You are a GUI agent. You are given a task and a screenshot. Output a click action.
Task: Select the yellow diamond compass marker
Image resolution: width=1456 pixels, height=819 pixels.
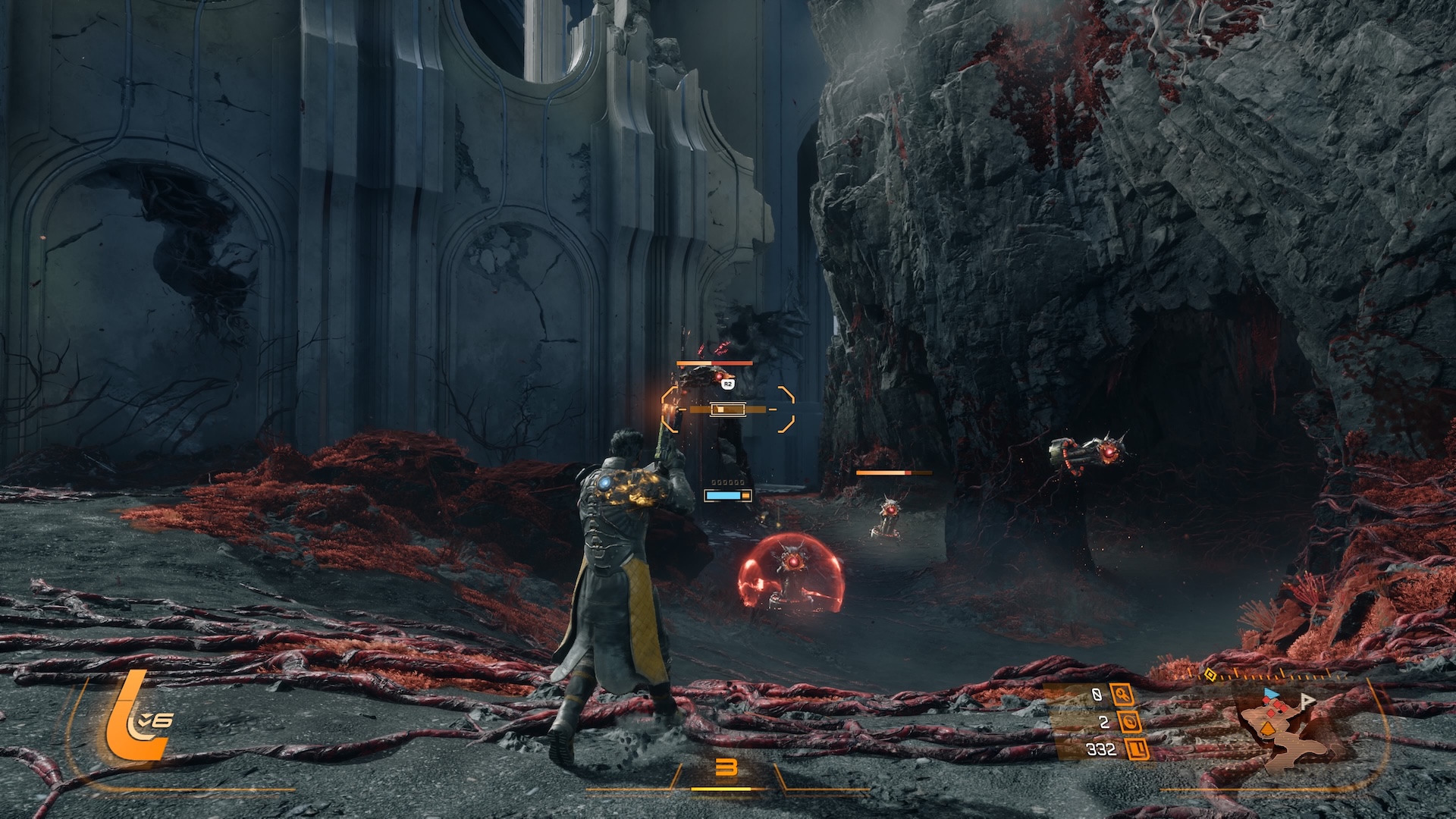pos(1210,675)
